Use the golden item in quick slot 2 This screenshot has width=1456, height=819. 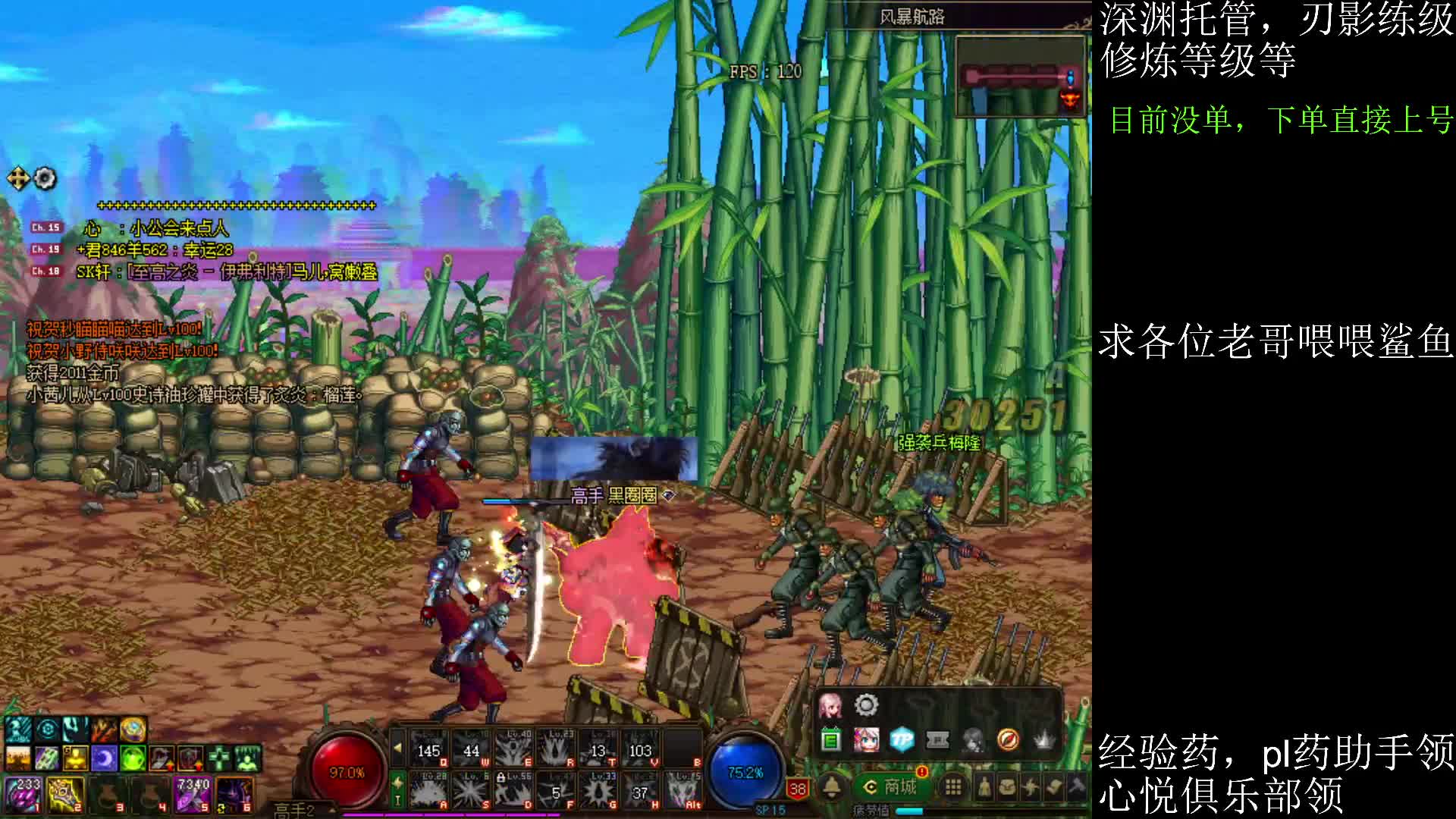pyautogui.click(x=65, y=794)
